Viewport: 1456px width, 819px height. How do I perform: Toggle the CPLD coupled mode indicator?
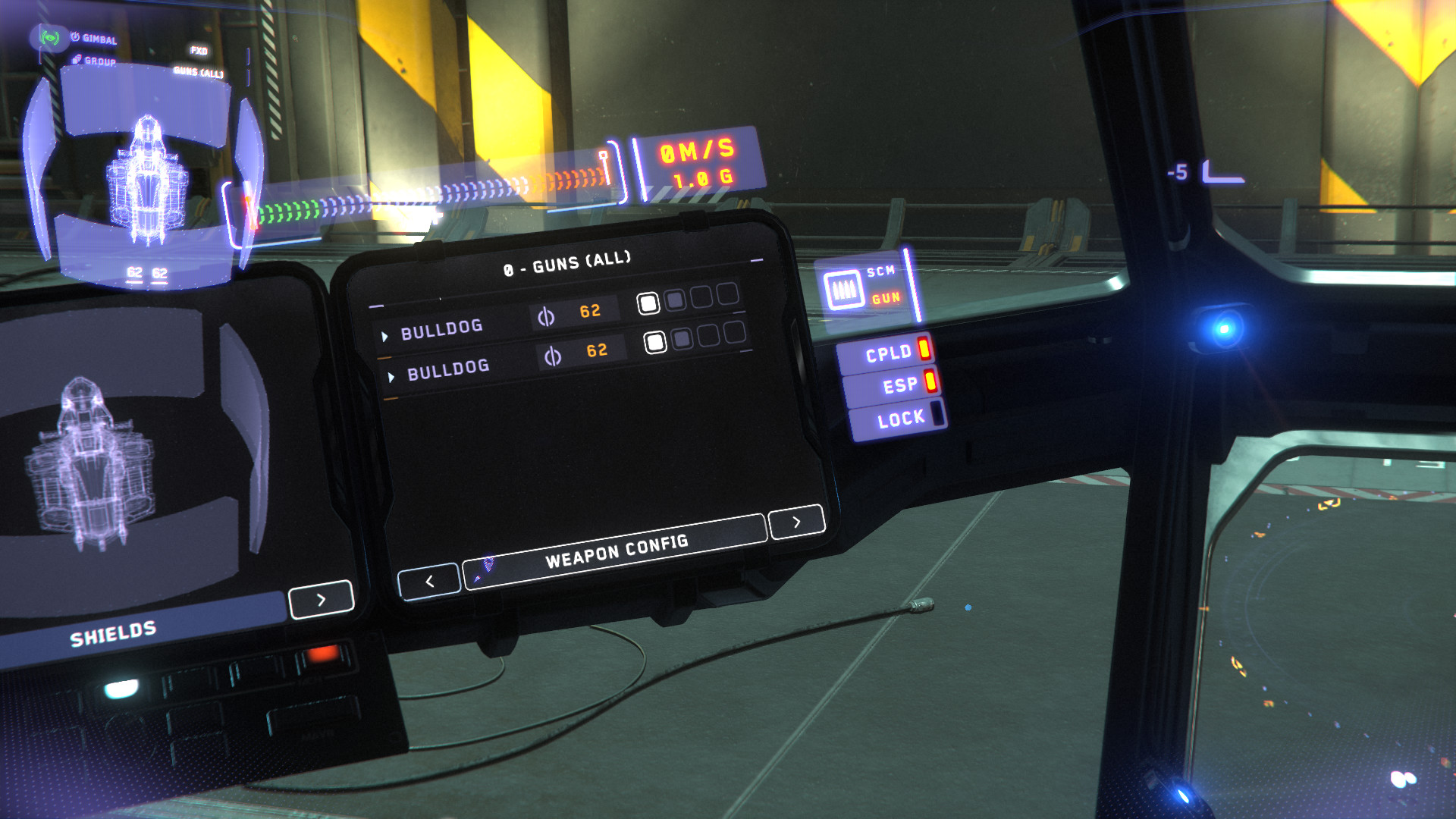[x=893, y=352]
